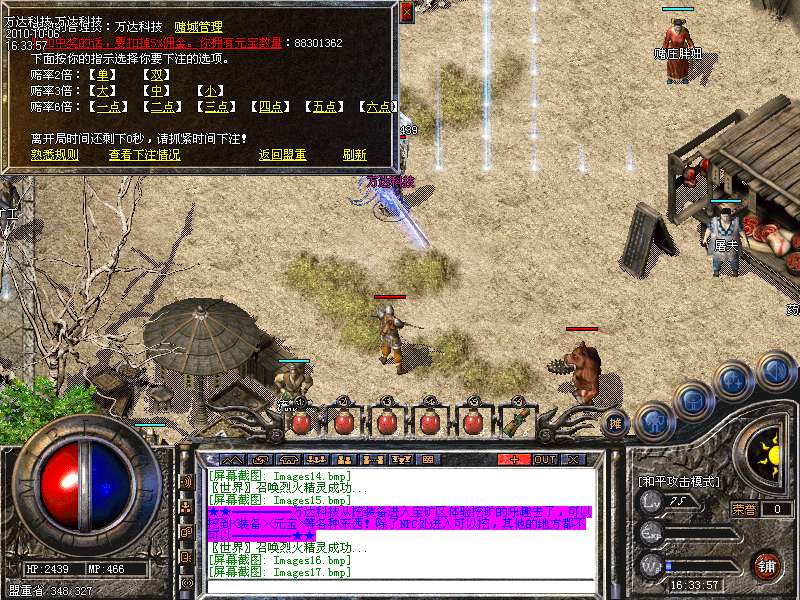Bet on 一点 (one pip)
This screenshot has width=800, height=600.
[108, 107]
